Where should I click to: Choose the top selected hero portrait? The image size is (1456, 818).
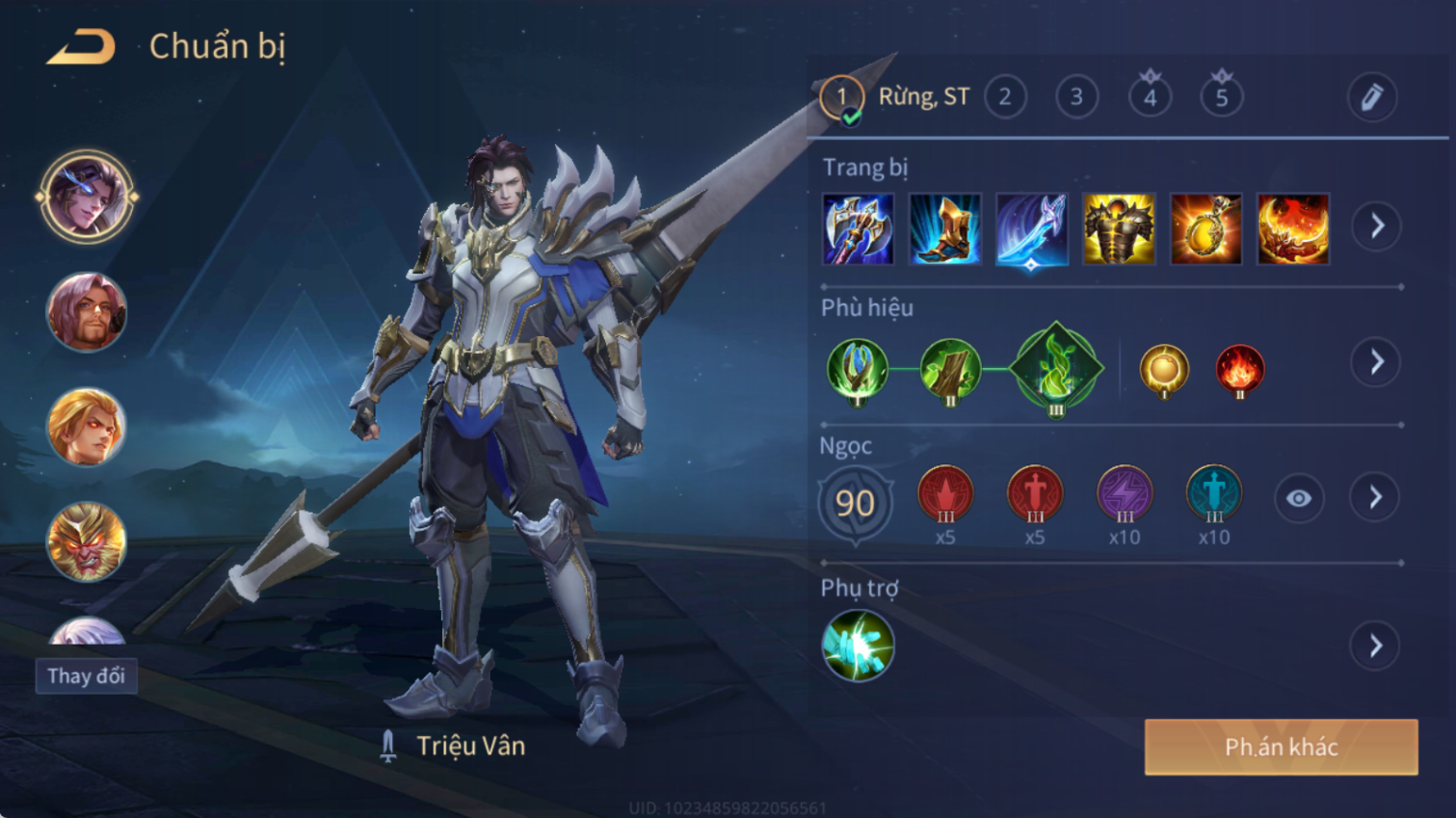tap(87, 197)
